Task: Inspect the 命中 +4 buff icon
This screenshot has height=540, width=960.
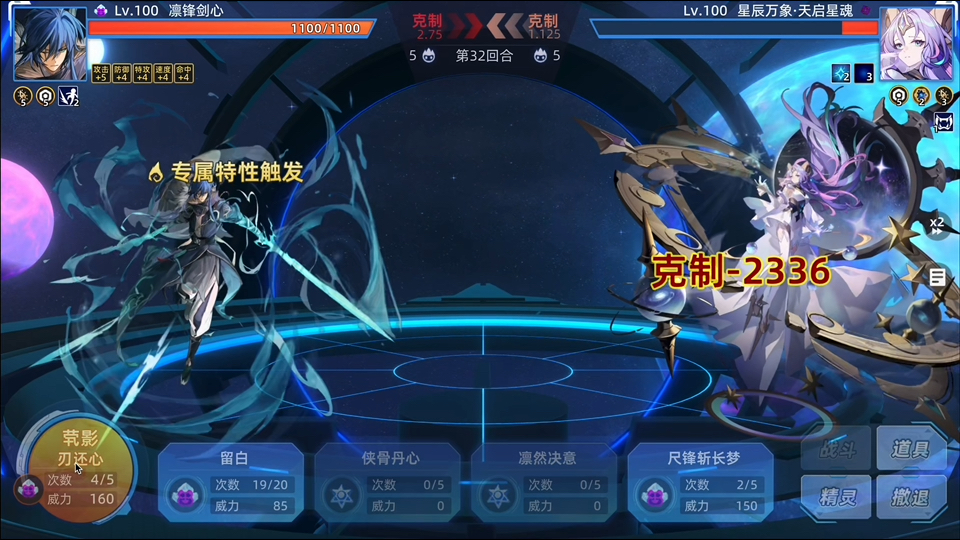Action: coord(184,73)
